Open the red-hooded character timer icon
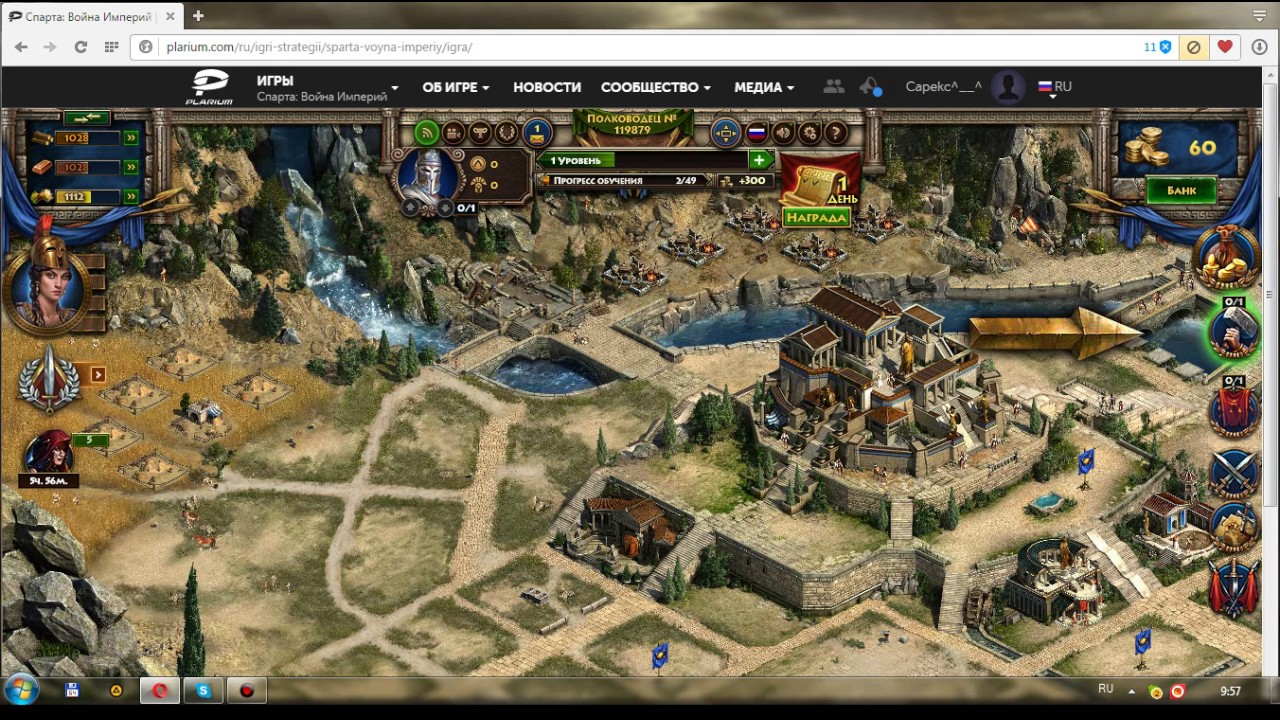Viewport: 1280px width, 720px height. click(x=47, y=455)
